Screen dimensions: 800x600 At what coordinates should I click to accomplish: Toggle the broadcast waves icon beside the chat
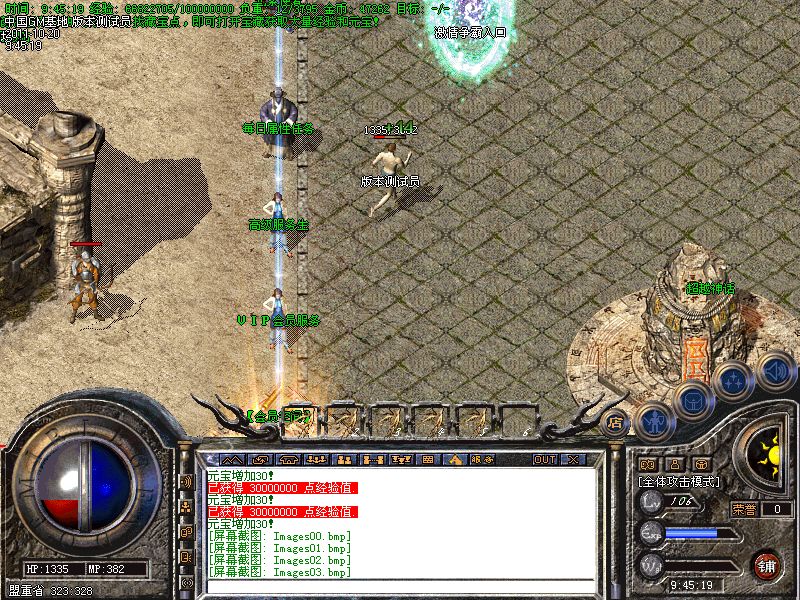pos(186,481)
